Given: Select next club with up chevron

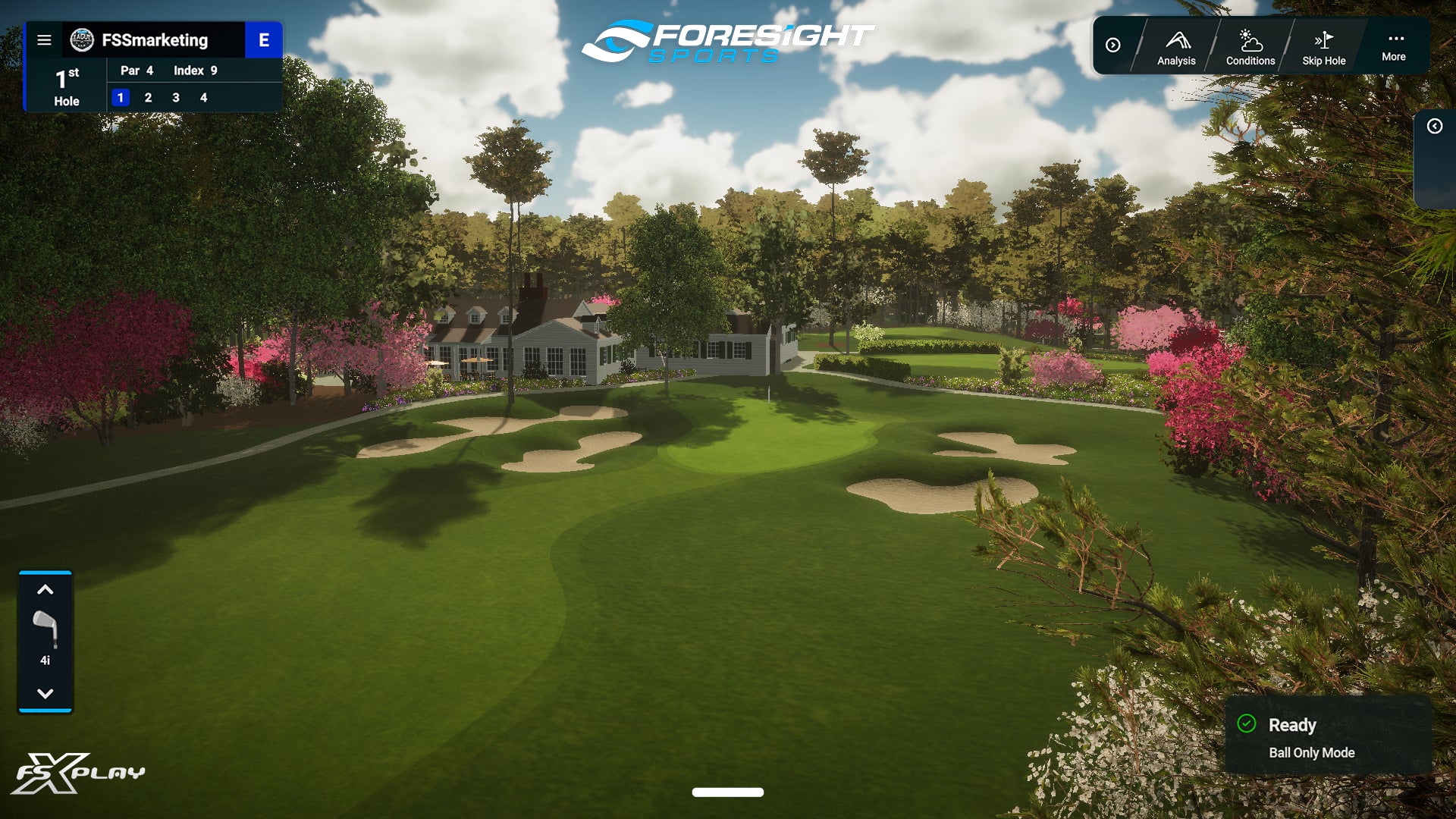Looking at the screenshot, I should pyautogui.click(x=45, y=590).
